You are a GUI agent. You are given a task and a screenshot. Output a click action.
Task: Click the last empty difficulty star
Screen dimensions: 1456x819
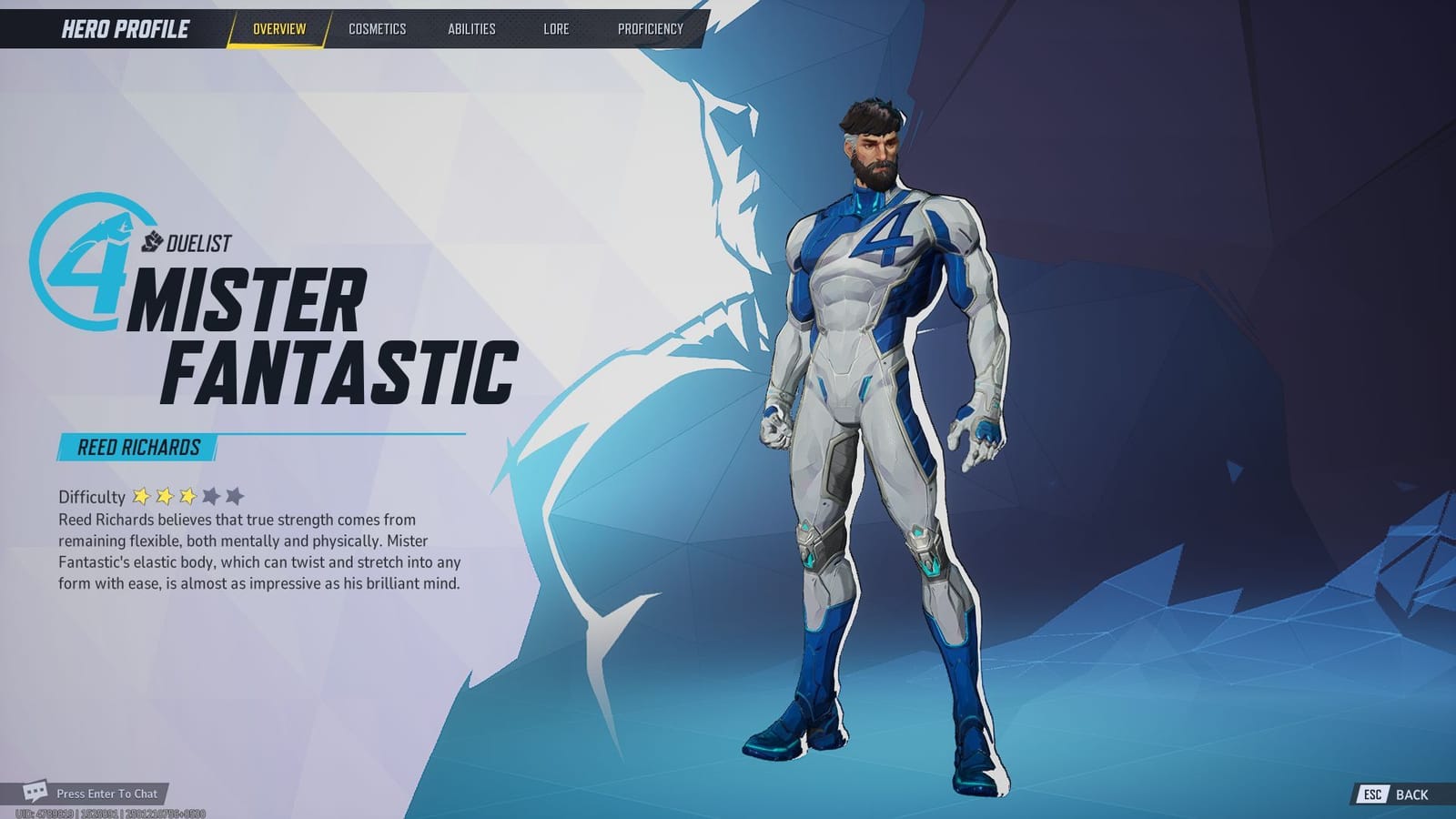click(x=234, y=496)
